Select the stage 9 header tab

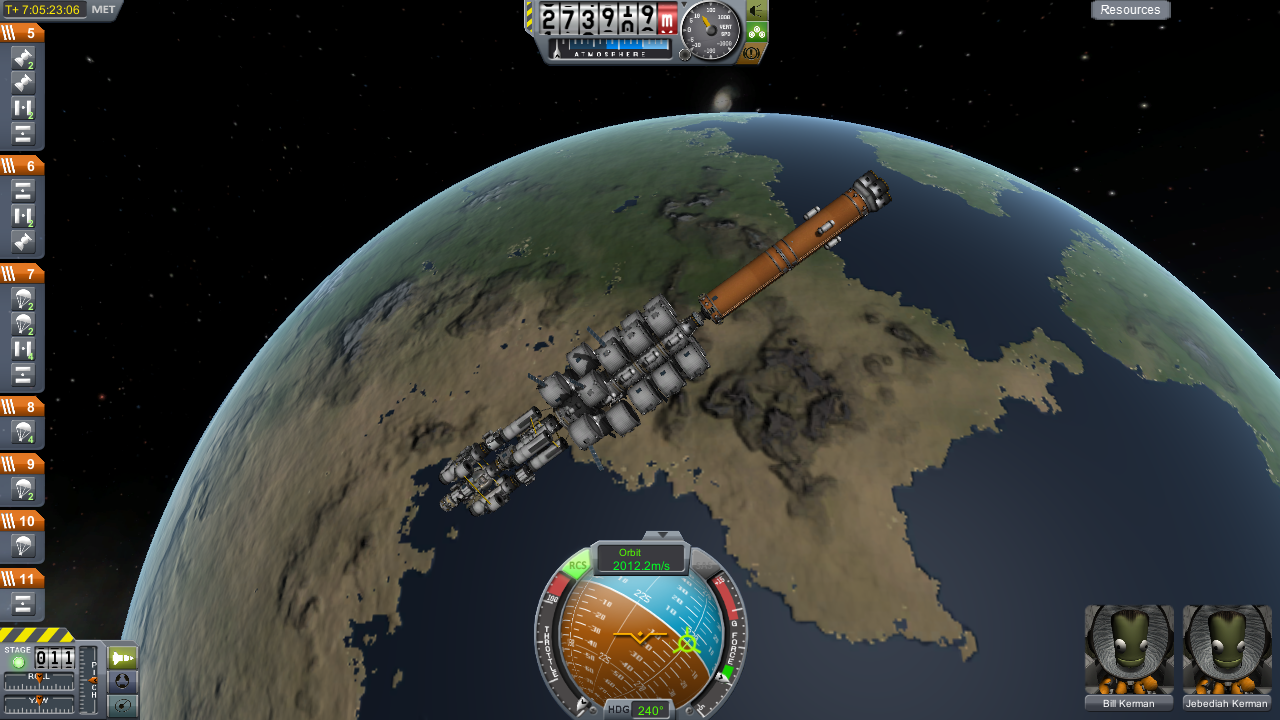pos(22,464)
